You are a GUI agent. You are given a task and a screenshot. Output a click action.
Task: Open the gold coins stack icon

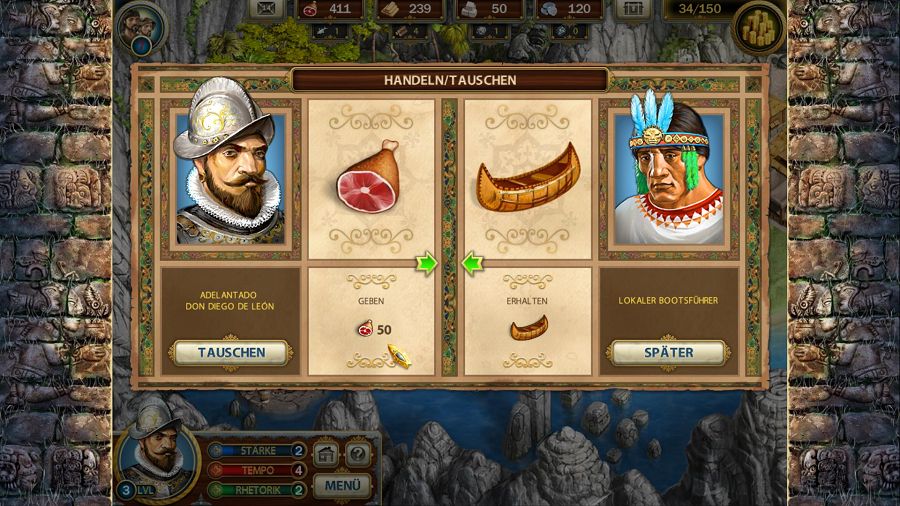pos(758,27)
